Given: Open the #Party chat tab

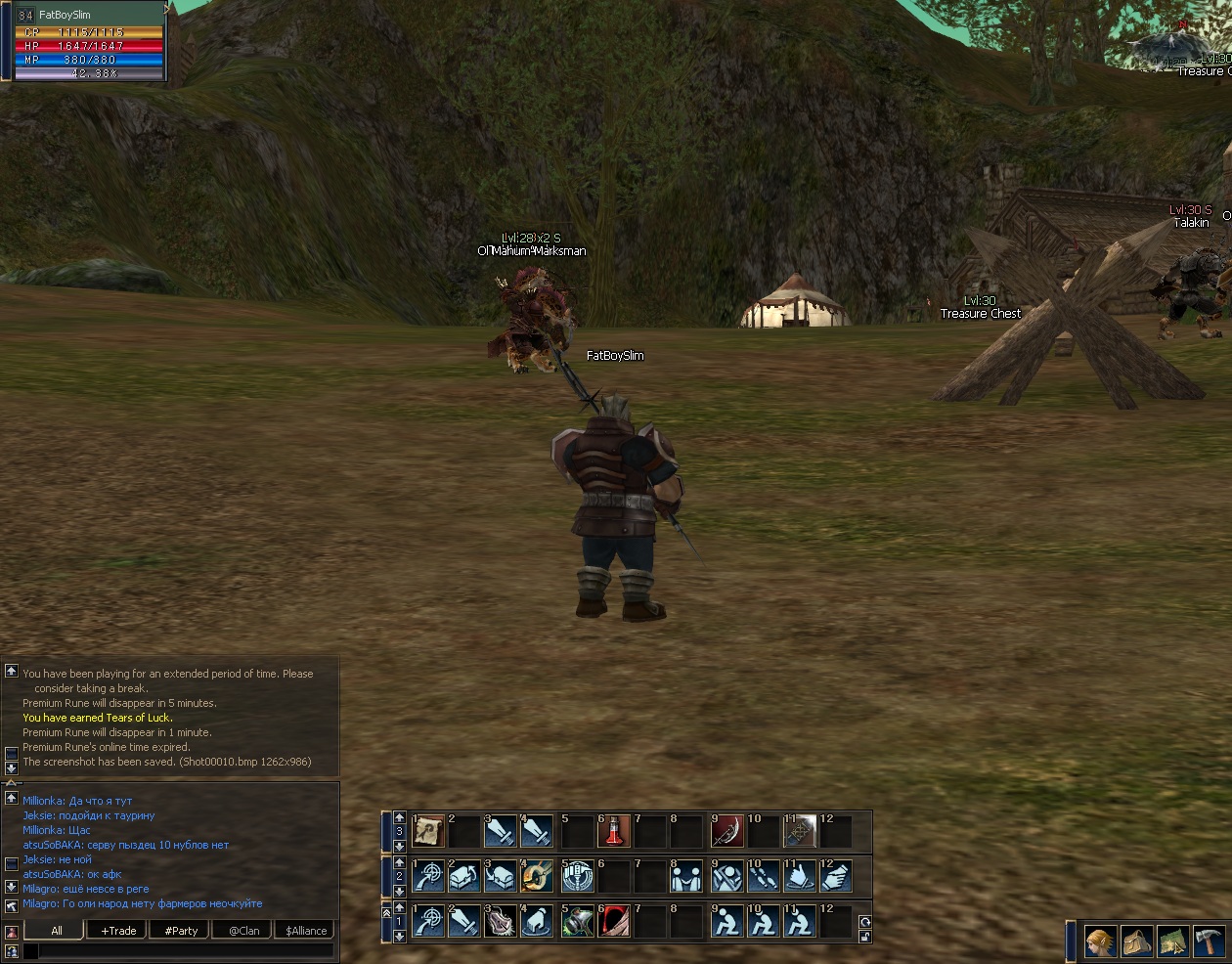Looking at the screenshot, I should (x=181, y=930).
